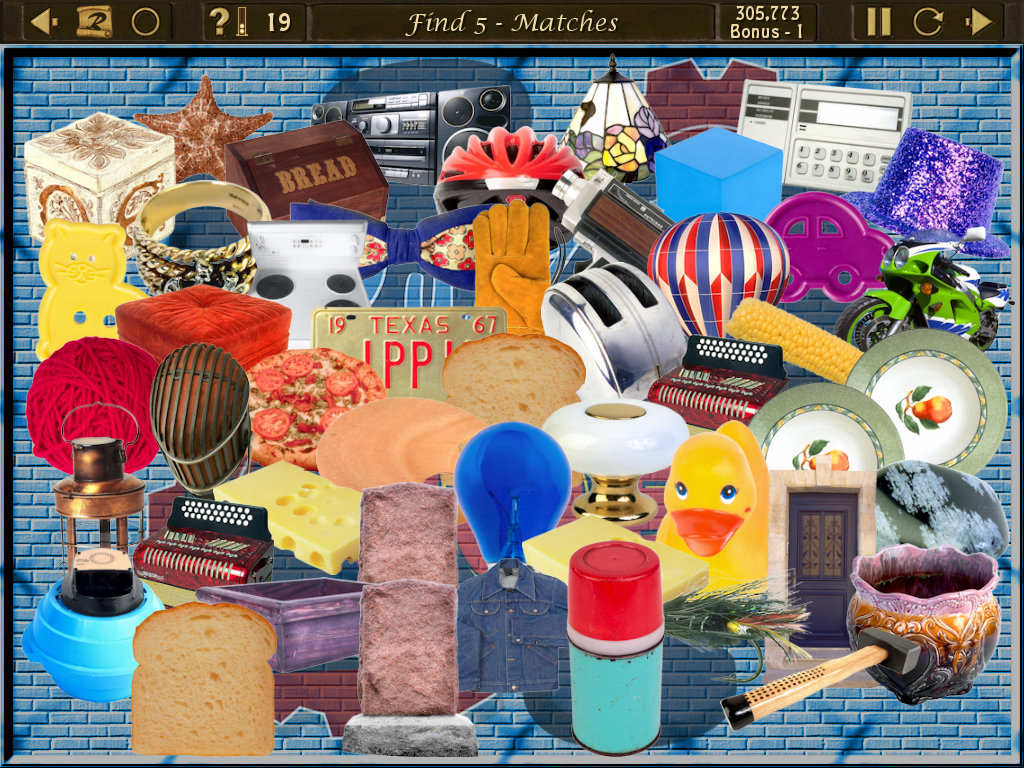Skip ahead with the right arrow button
The width and height of the screenshot is (1024, 768).
(x=979, y=22)
